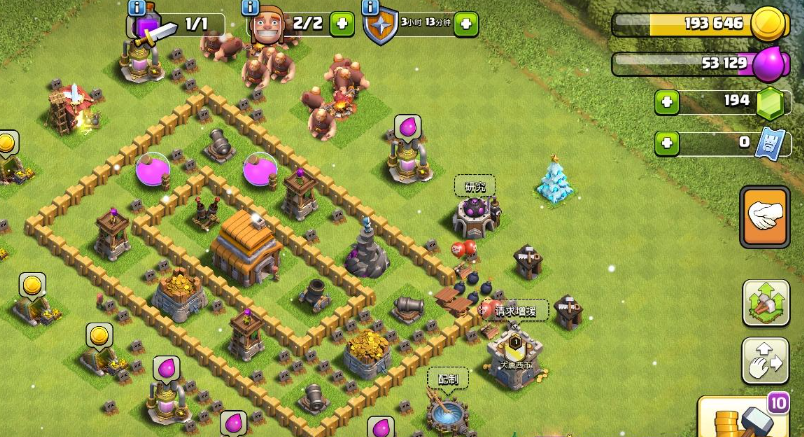
Task: Tap the shield icon with the star
Action: pos(380,27)
